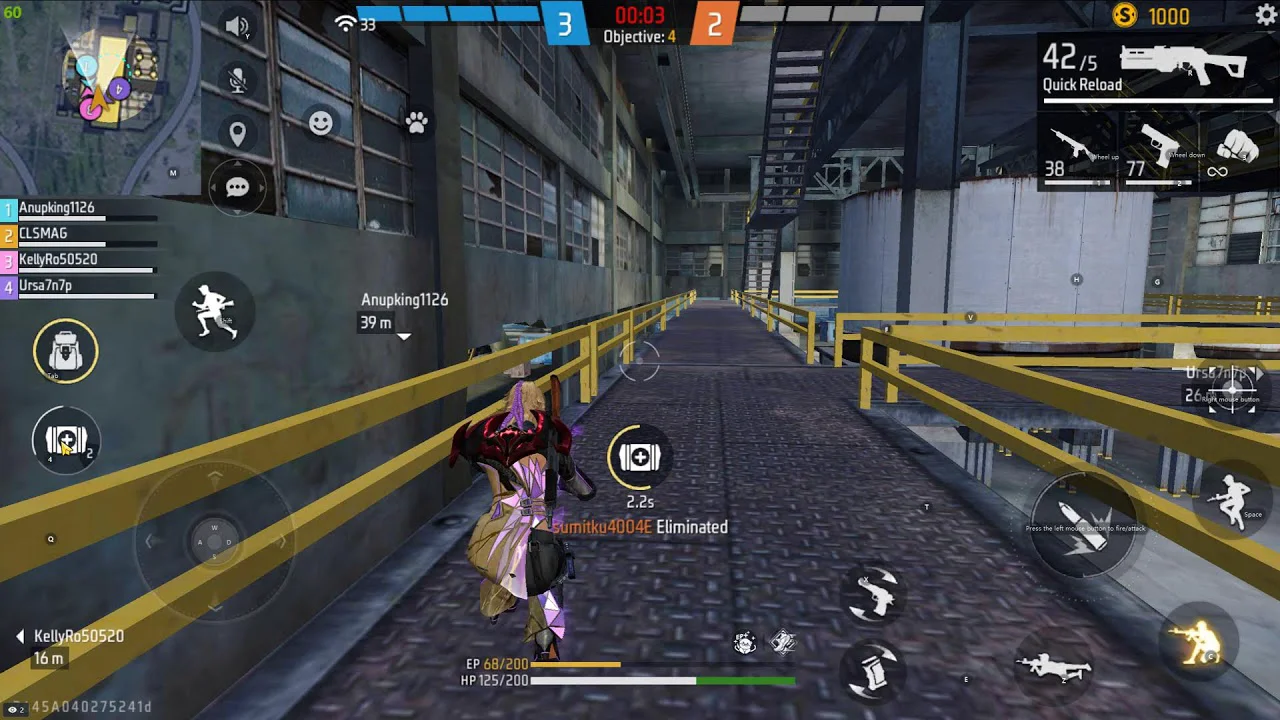Use the medkit button beside the backpack
This screenshot has width=1280, height=720.
(66, 440)
